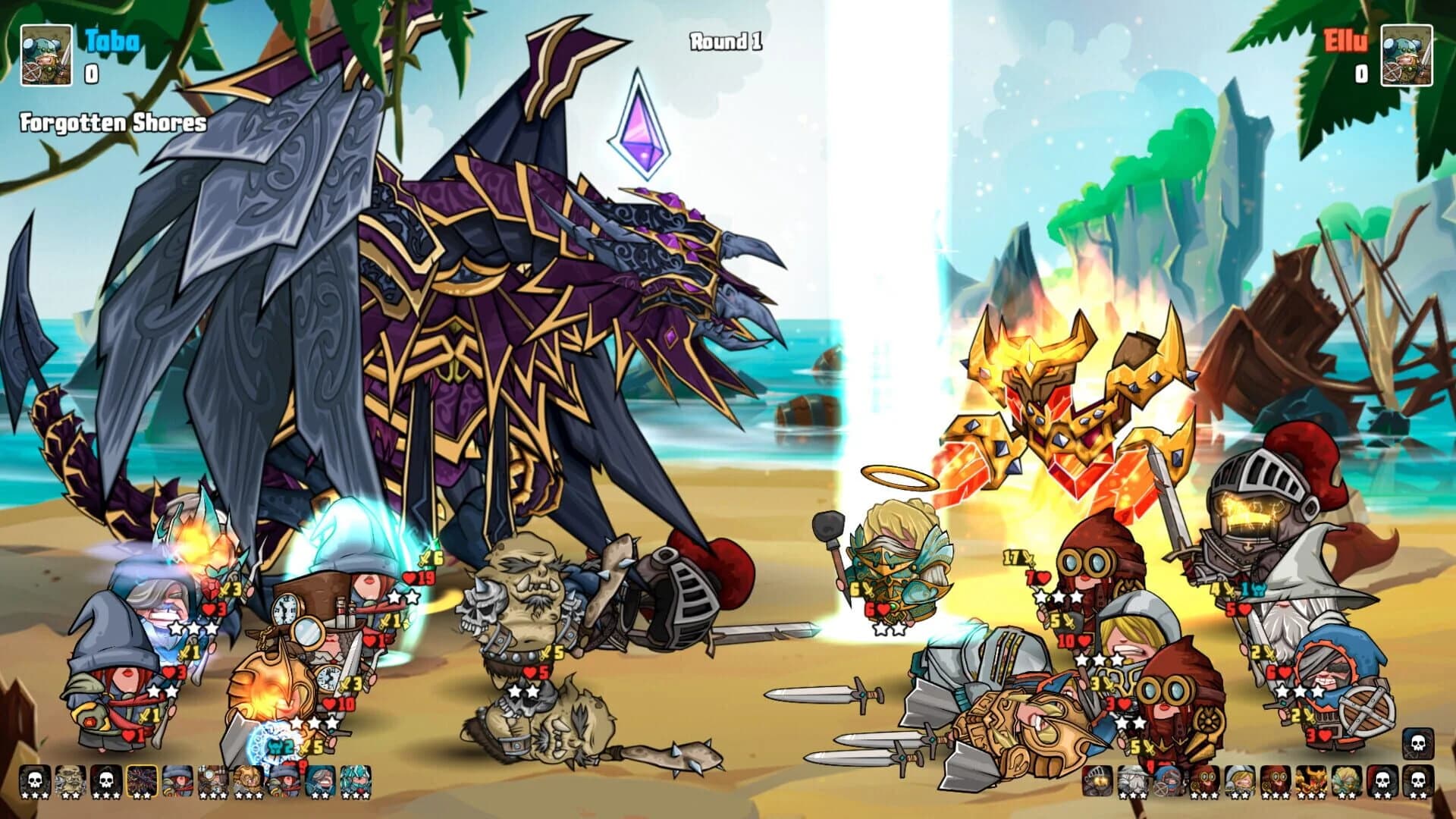Open the Forgotten Shores map label
The image size is (1456, 819).
click(112, 120)
